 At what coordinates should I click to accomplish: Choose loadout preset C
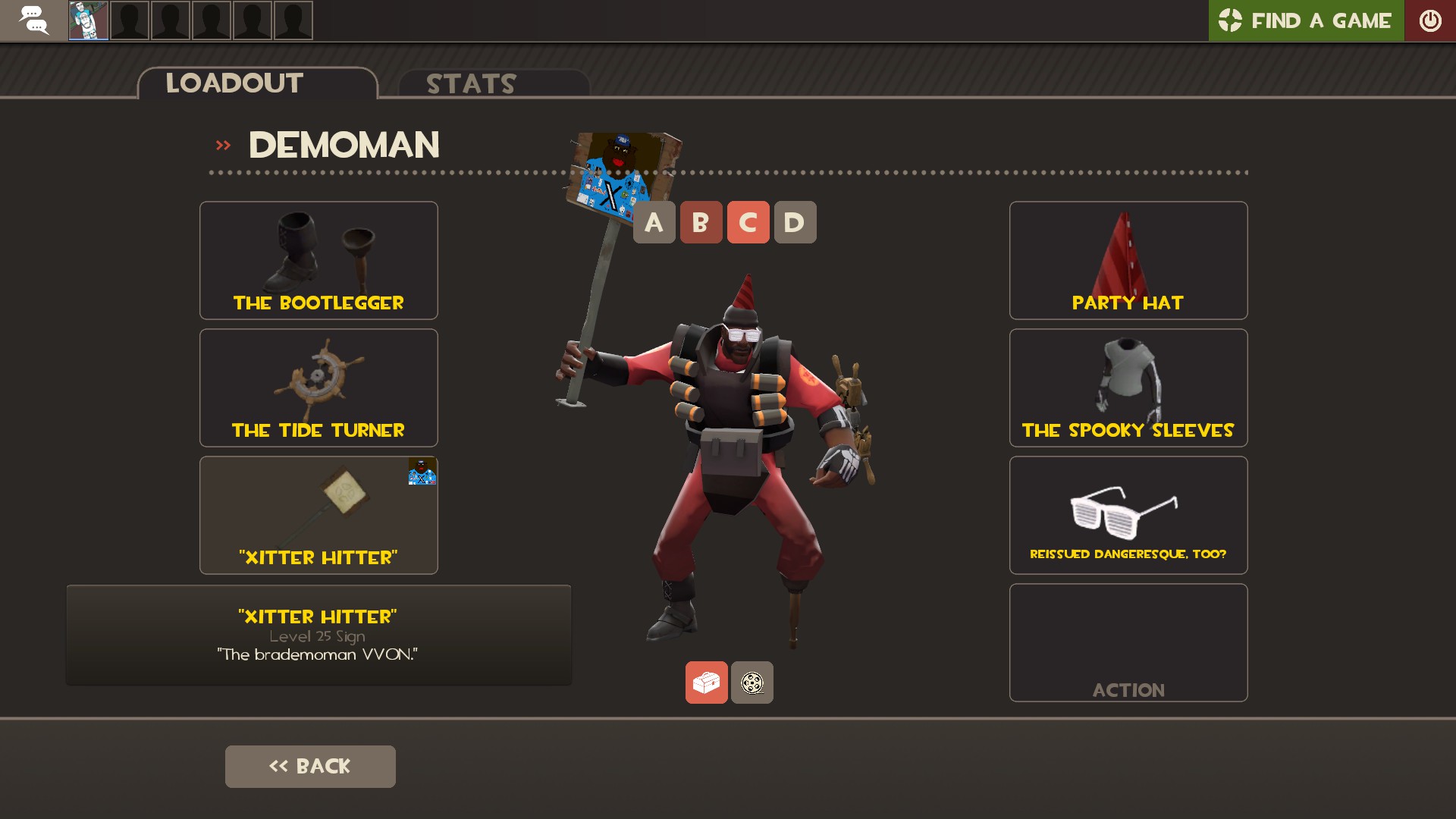pos(748,222)
